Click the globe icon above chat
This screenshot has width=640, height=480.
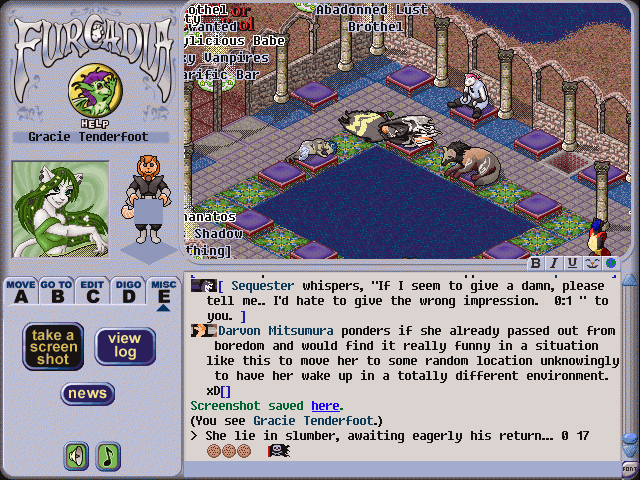point(609,263)
